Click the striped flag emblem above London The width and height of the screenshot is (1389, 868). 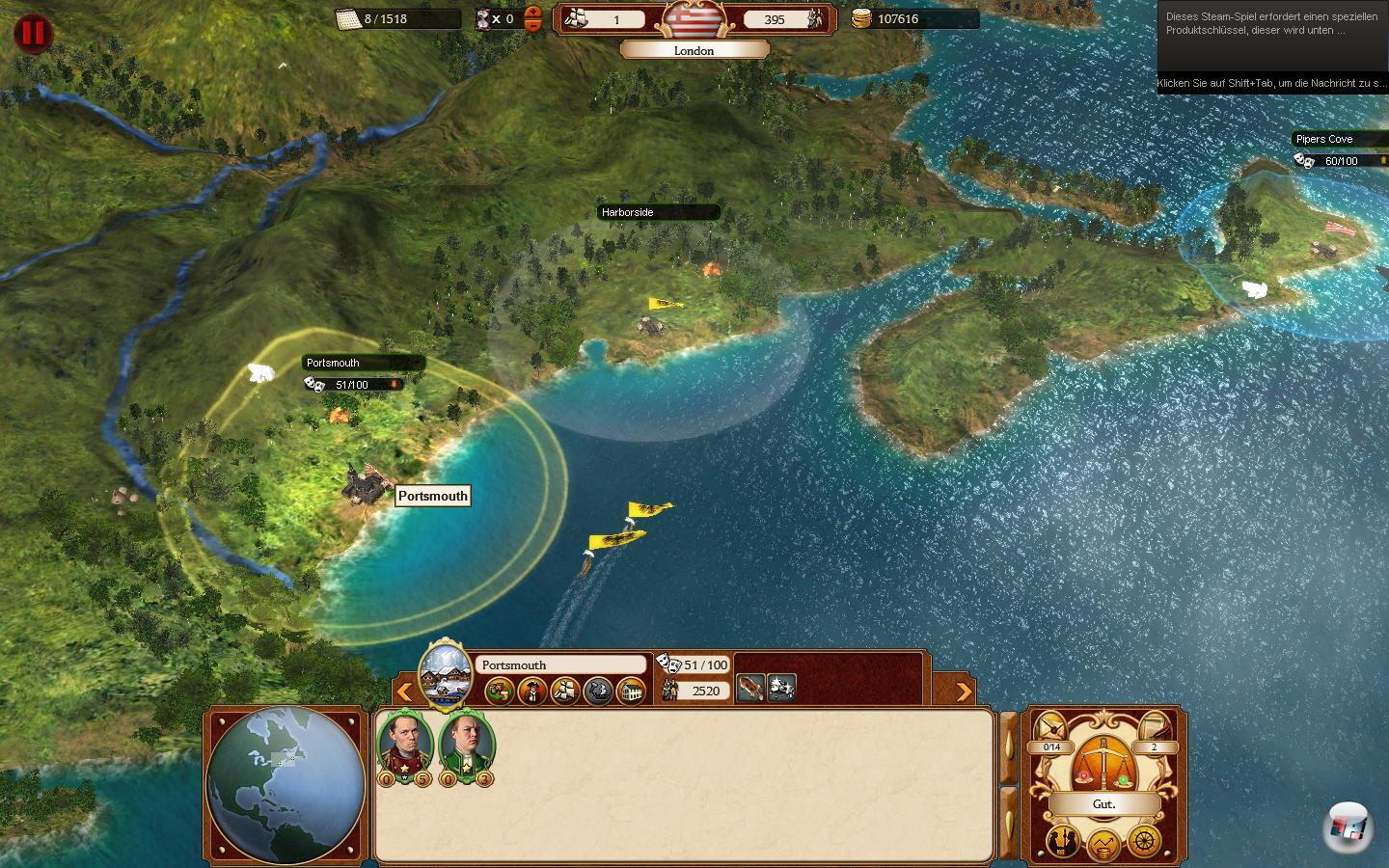pos(694,19)
